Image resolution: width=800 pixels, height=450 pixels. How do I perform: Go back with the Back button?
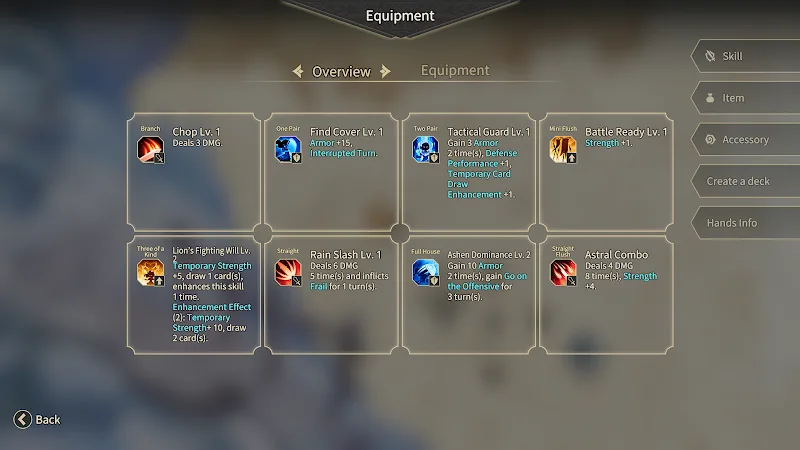(38, 420)
